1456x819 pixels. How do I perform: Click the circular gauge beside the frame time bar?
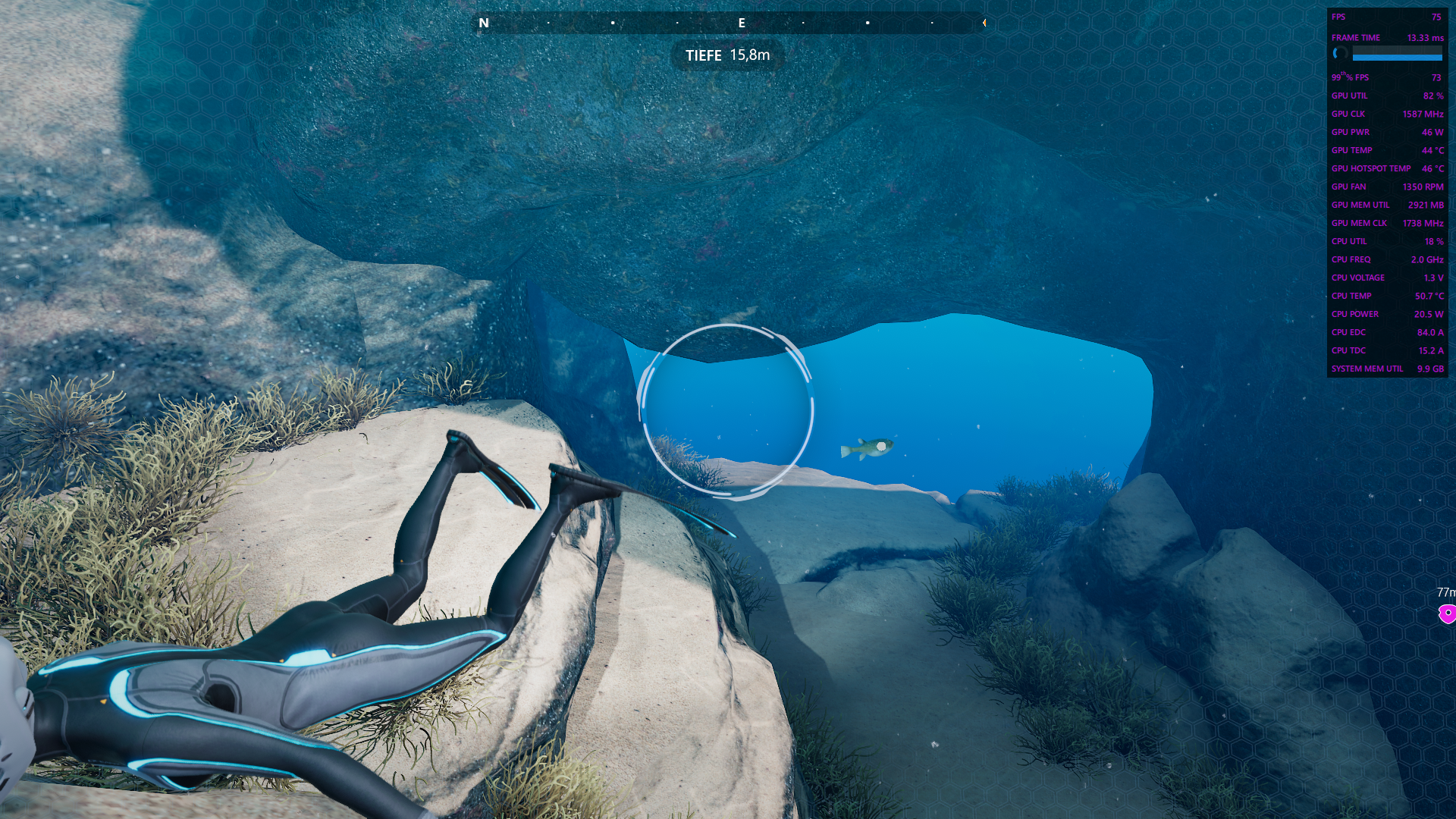coord(1339,54)
